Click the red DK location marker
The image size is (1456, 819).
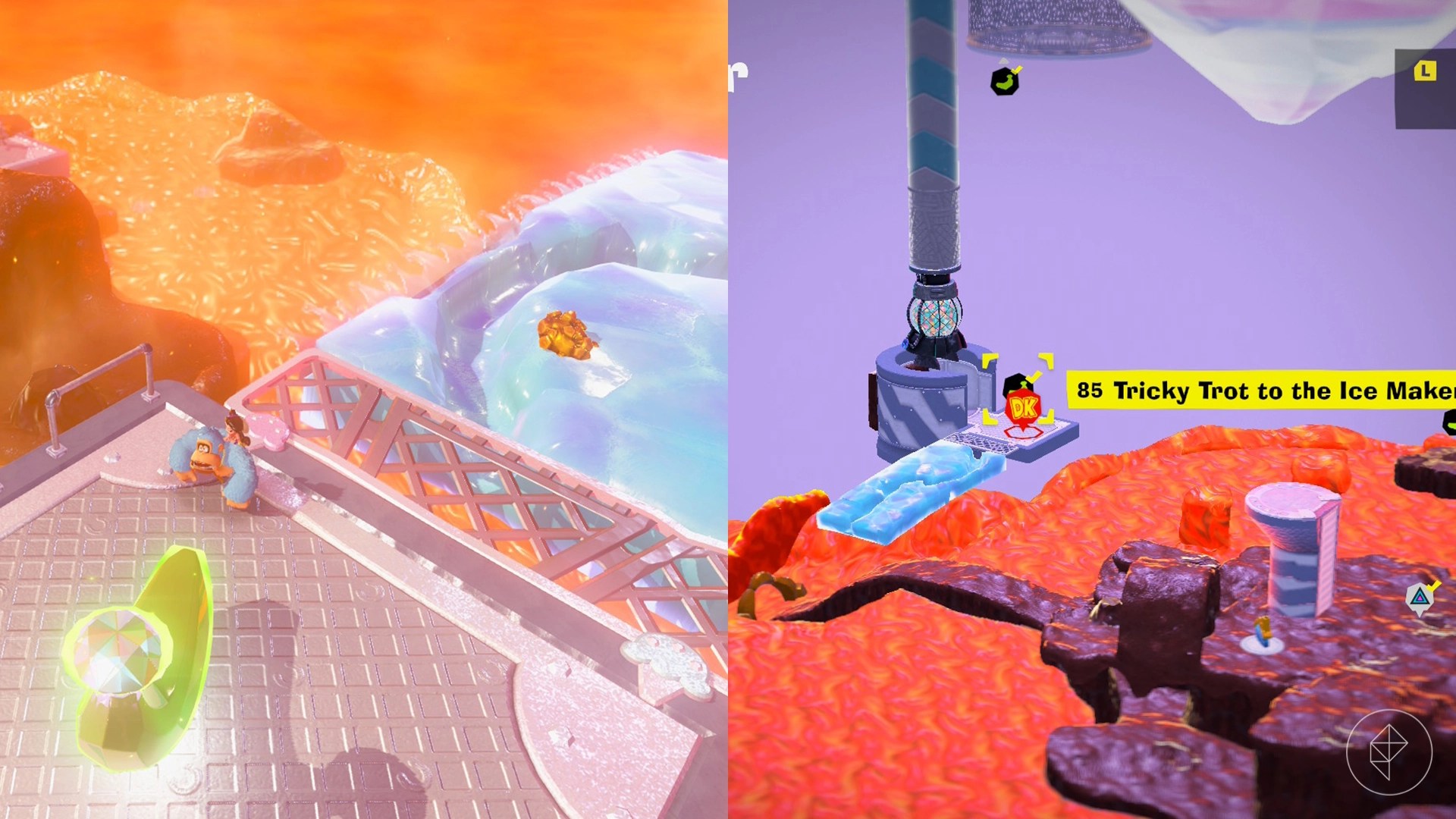click(1022, 407)
